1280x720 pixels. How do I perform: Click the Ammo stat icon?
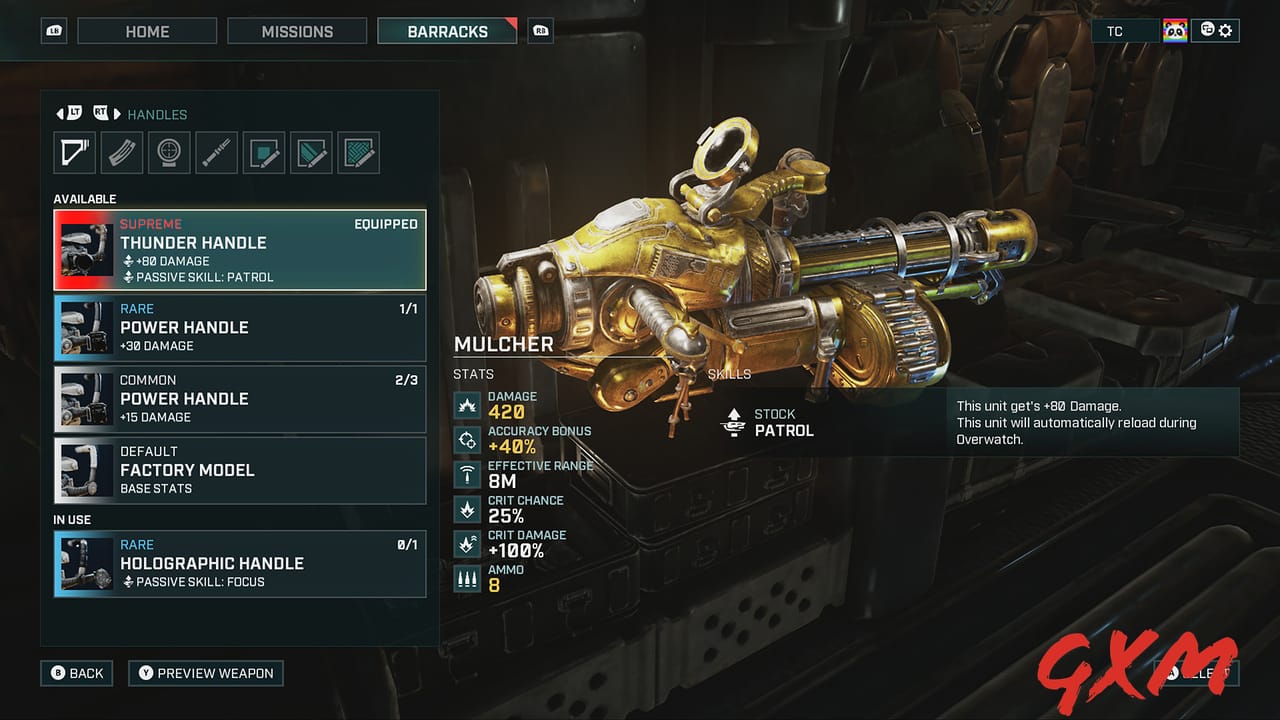[x=466, y=578]
